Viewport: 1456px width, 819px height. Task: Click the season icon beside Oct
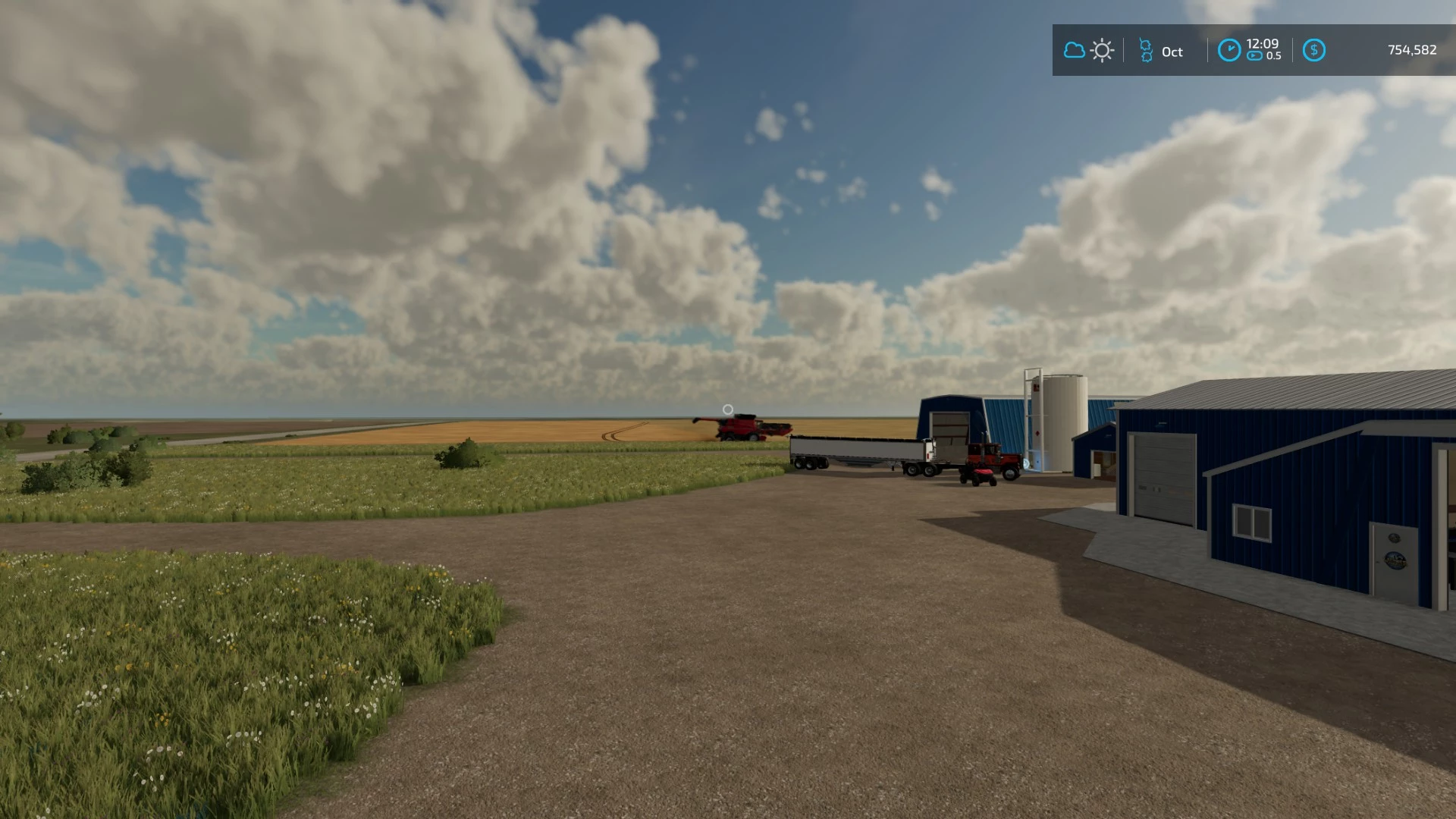(x=1146, y=51)
